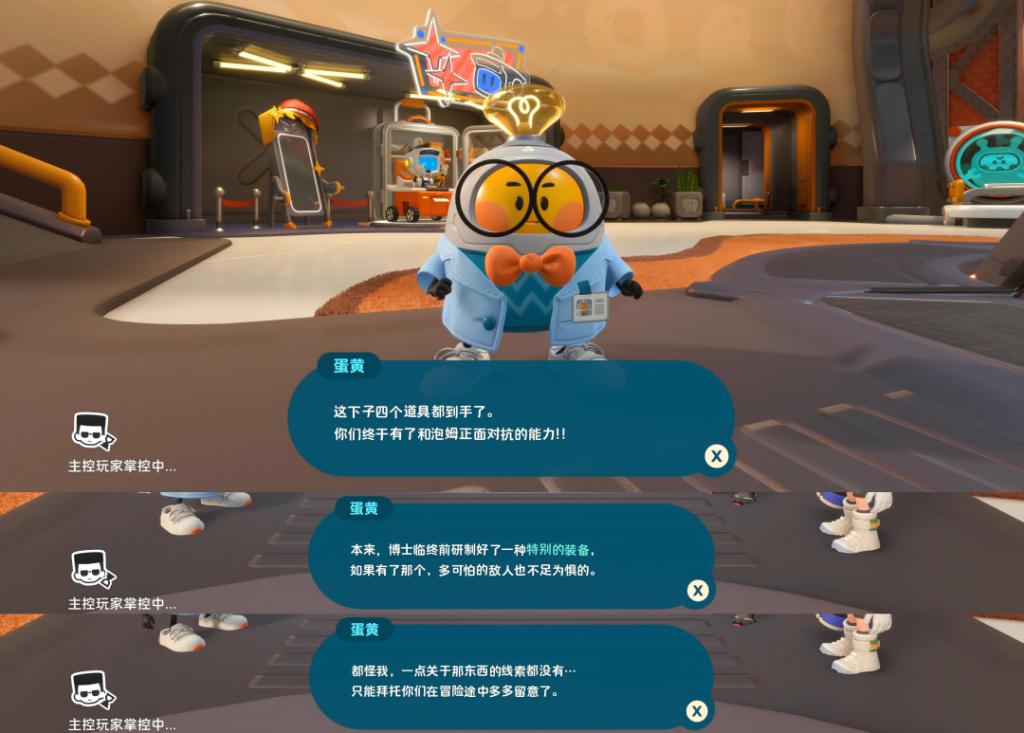The image size is (1024, 733).
Task: Dismiss the dialogue mentioning 特别的装备
Action: click(x=698, y=590)
